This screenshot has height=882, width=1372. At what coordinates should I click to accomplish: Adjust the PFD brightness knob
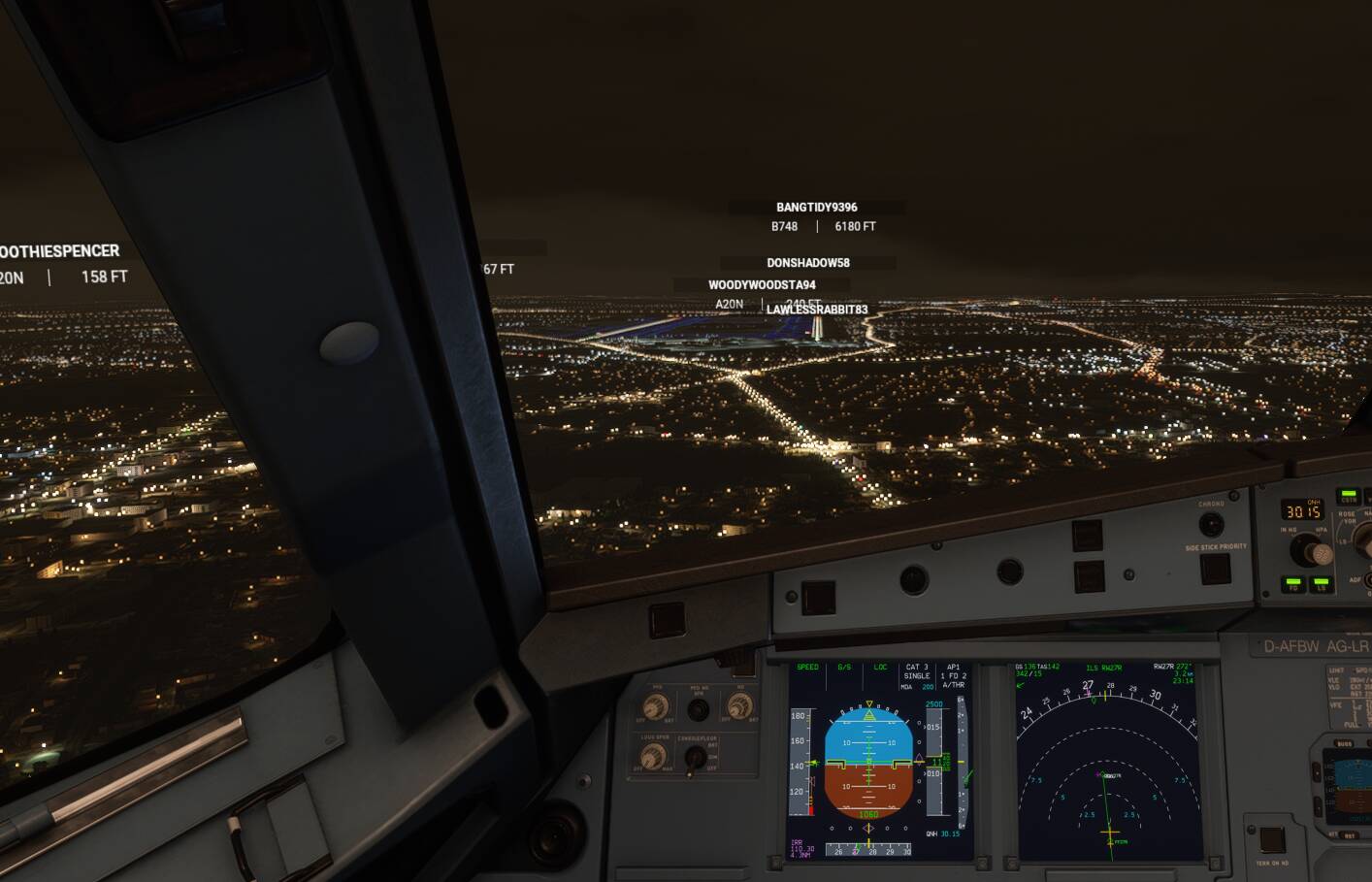coord(654,706)
